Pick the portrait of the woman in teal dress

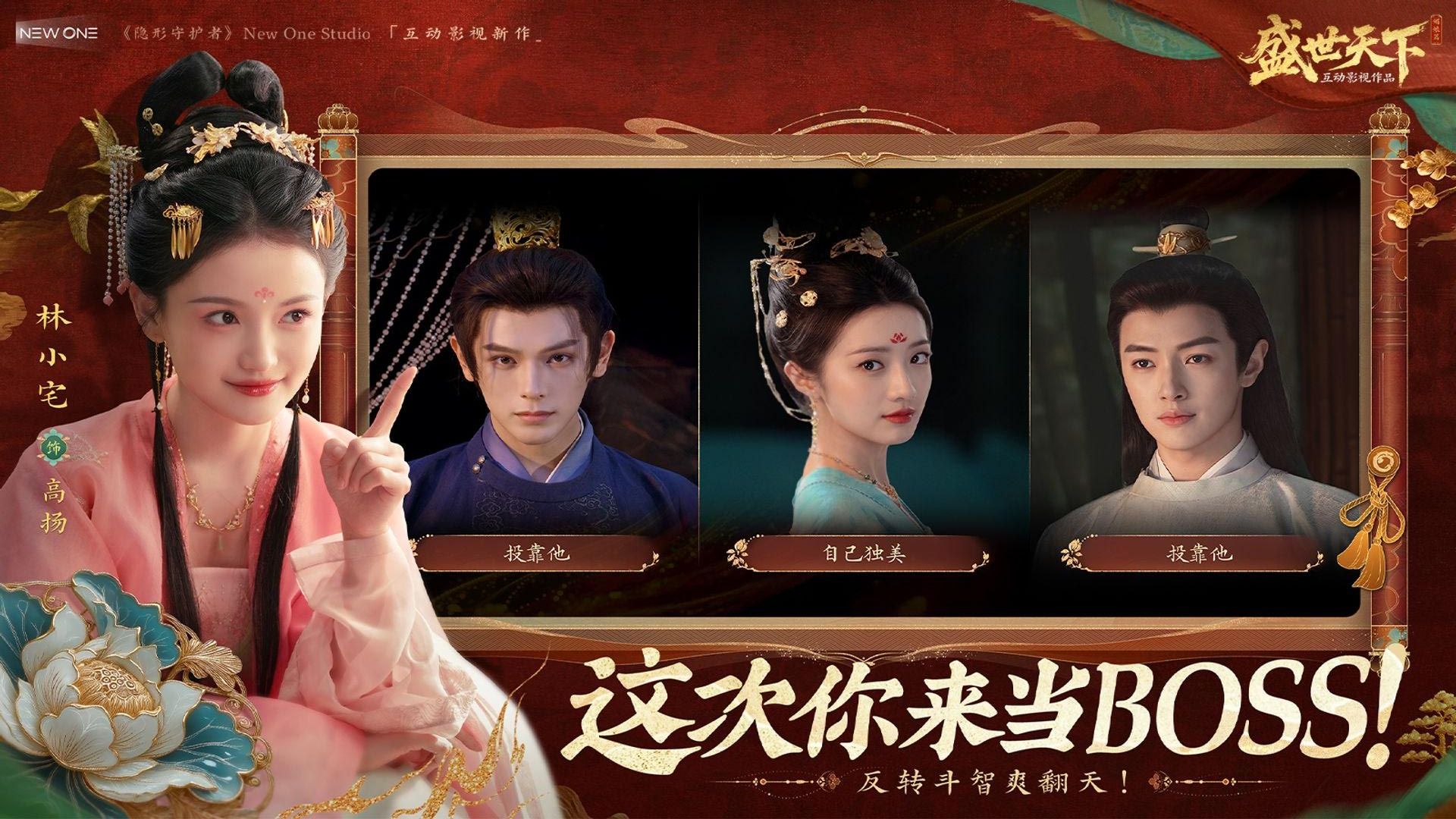pyautogui.click(x=863, y=364)
